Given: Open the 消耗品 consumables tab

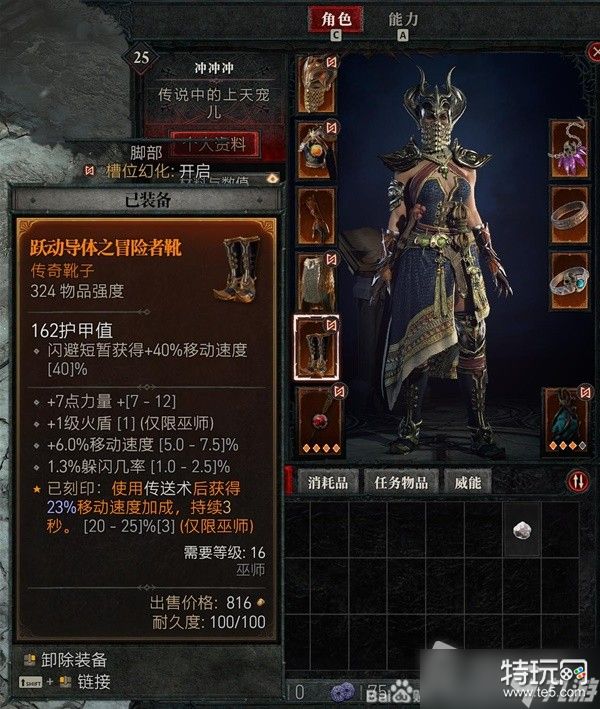Looking at the screenshot, I should pyautogui.click(x=326, y=482).
